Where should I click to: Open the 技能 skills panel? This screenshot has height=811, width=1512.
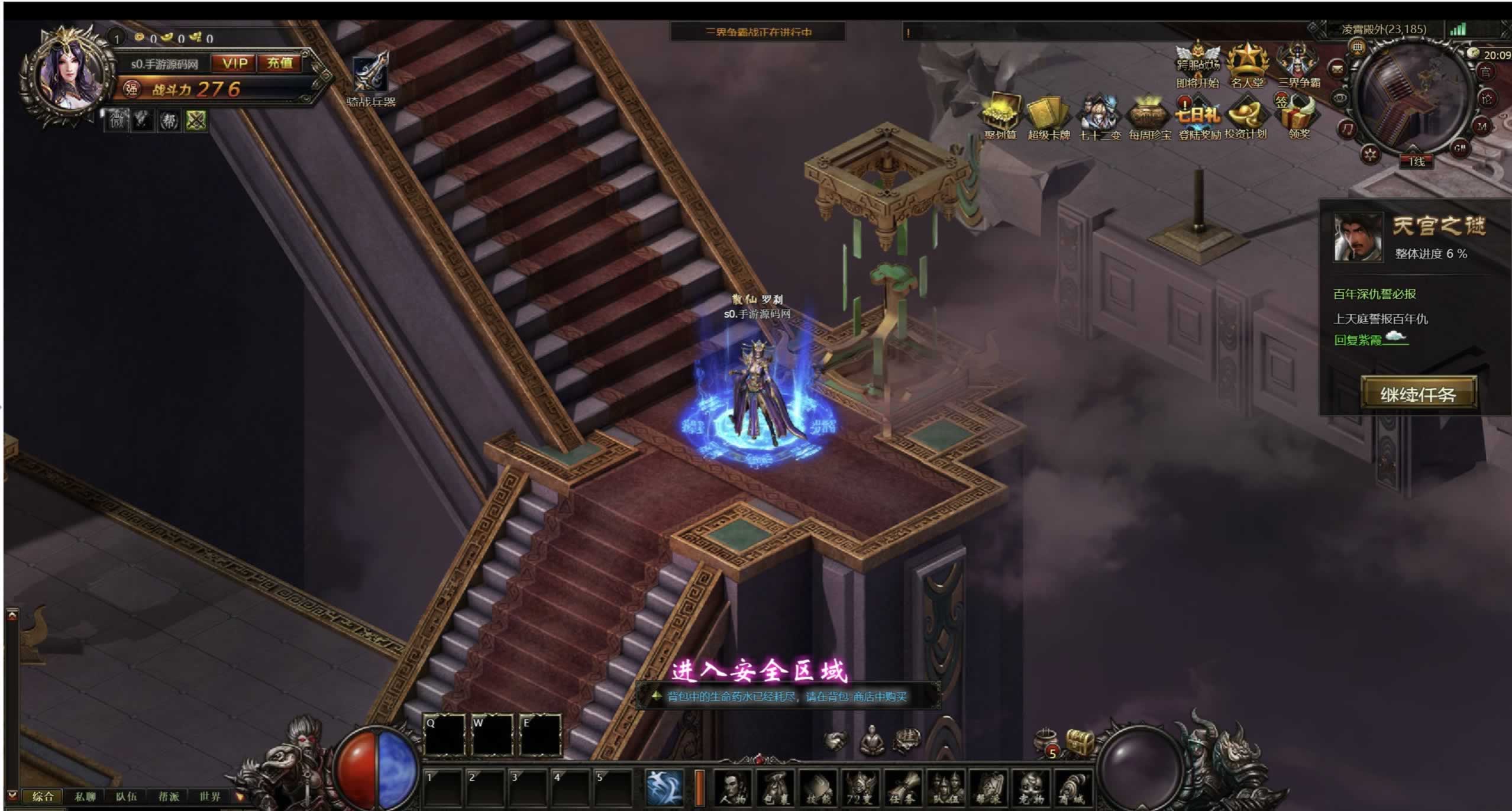[818, 789]
